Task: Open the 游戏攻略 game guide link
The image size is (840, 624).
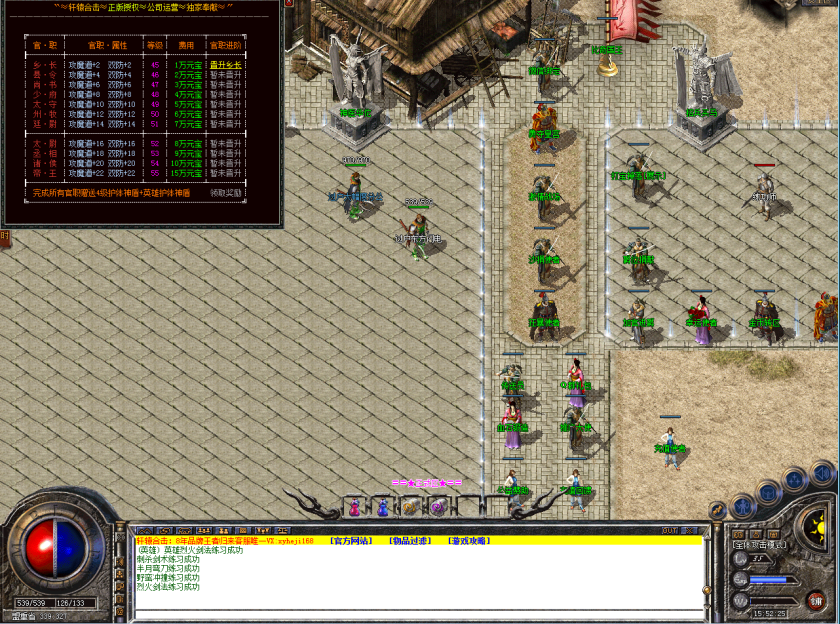Action: 468,541
